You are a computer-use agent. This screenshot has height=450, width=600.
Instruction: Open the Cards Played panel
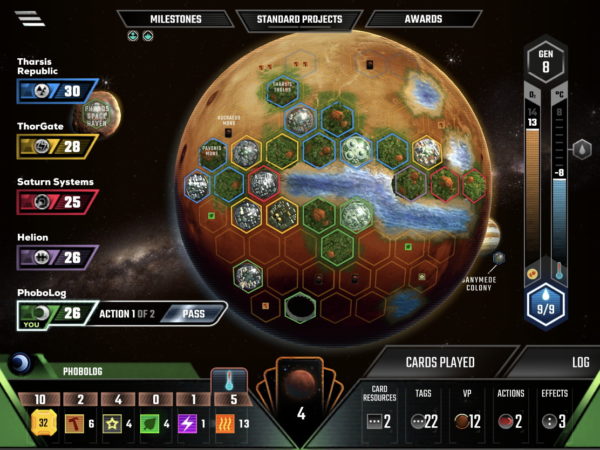pyautogui.click(x=439, y=362)
